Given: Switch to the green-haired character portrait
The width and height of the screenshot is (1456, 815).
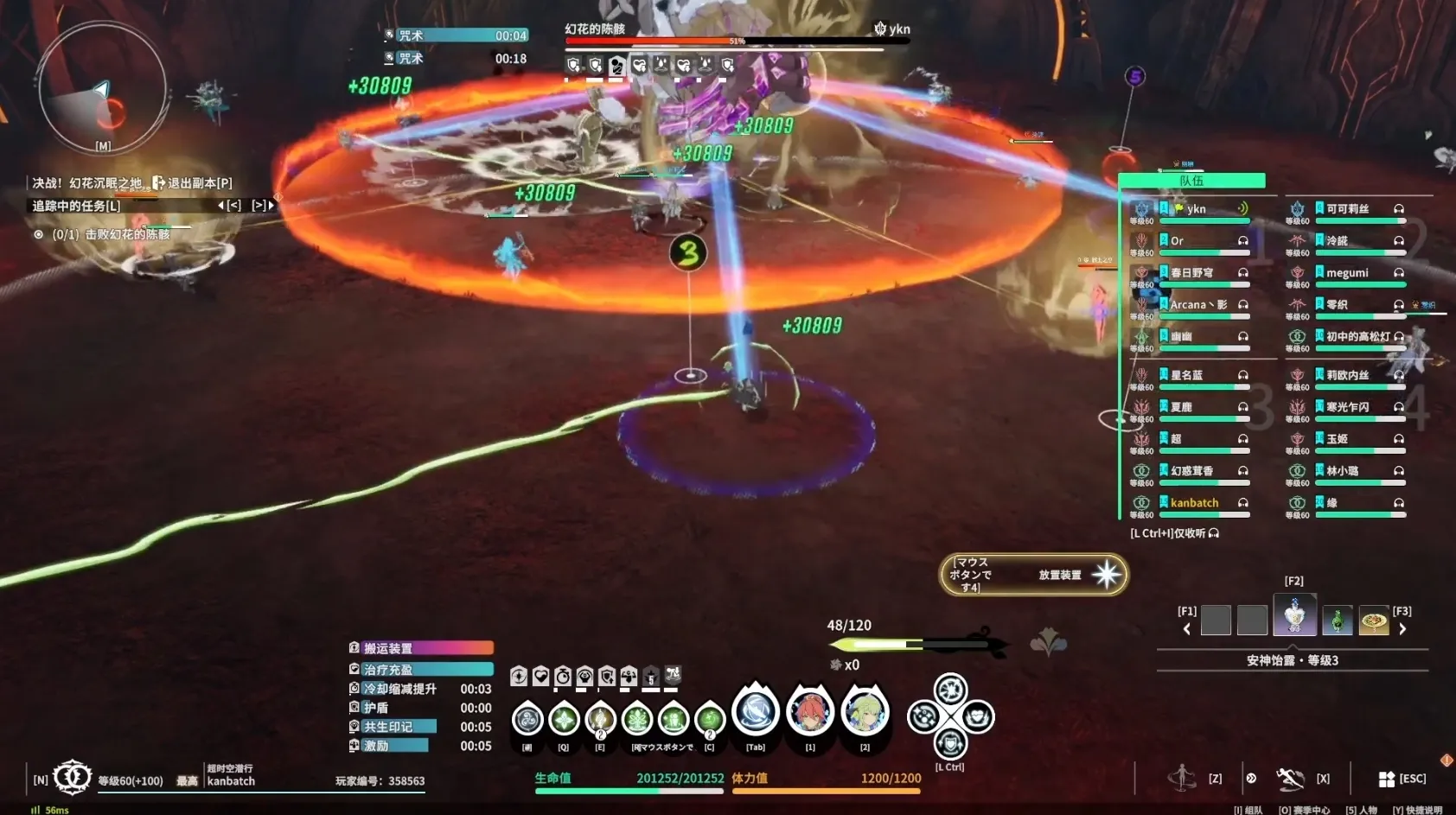Looking at the screenshot, I should tap(865, 712).
